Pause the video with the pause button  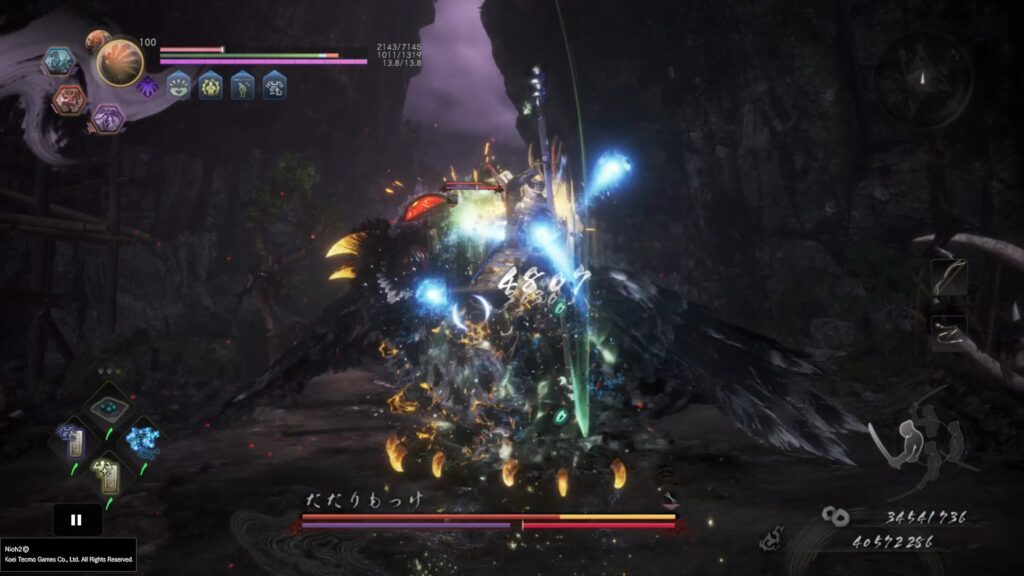click(77, 520)
